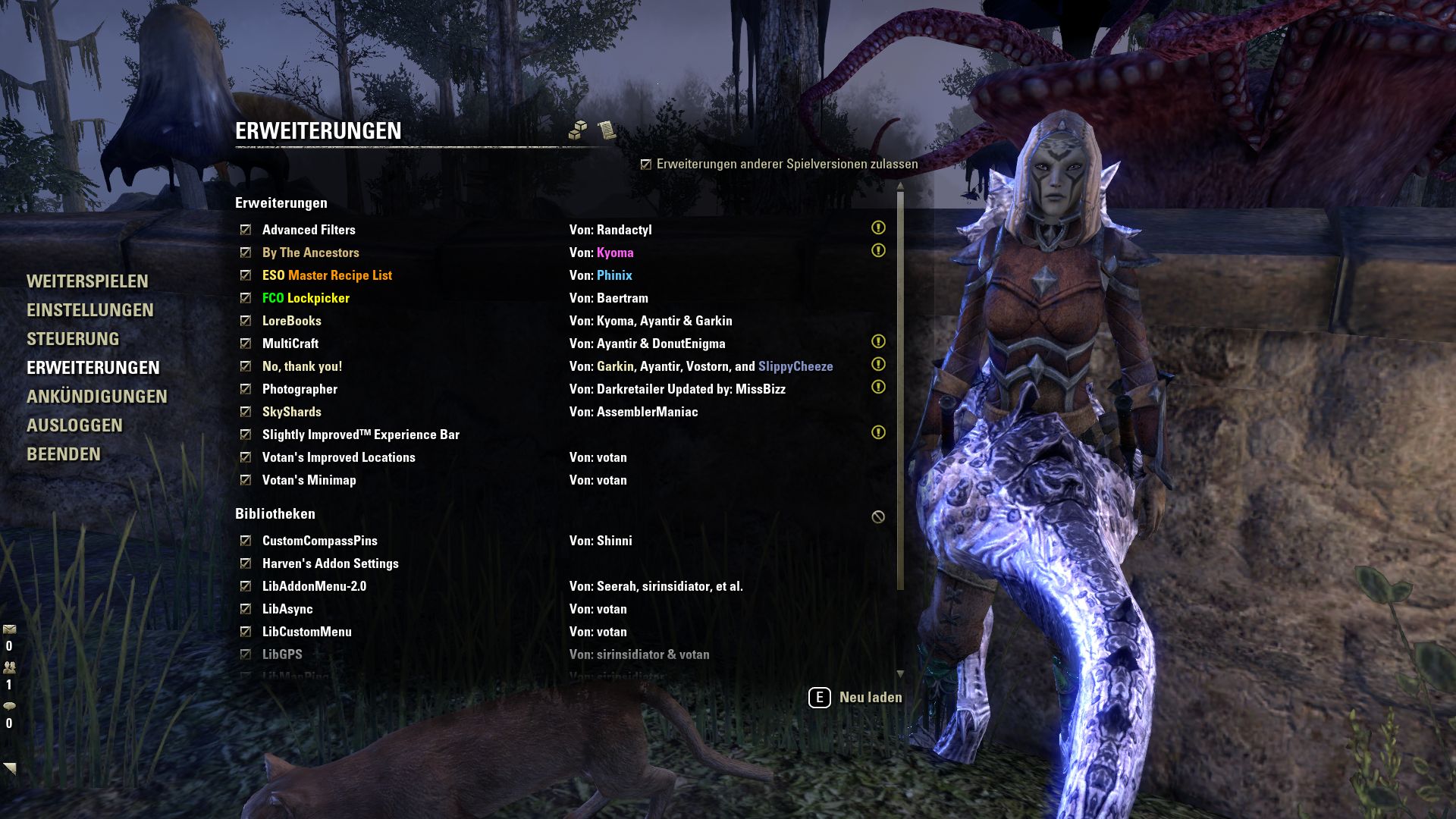Click the prohibition icon beside the Bibliotheken header
The width and height of the screenshot is (1456, 819).
[878, 515]
